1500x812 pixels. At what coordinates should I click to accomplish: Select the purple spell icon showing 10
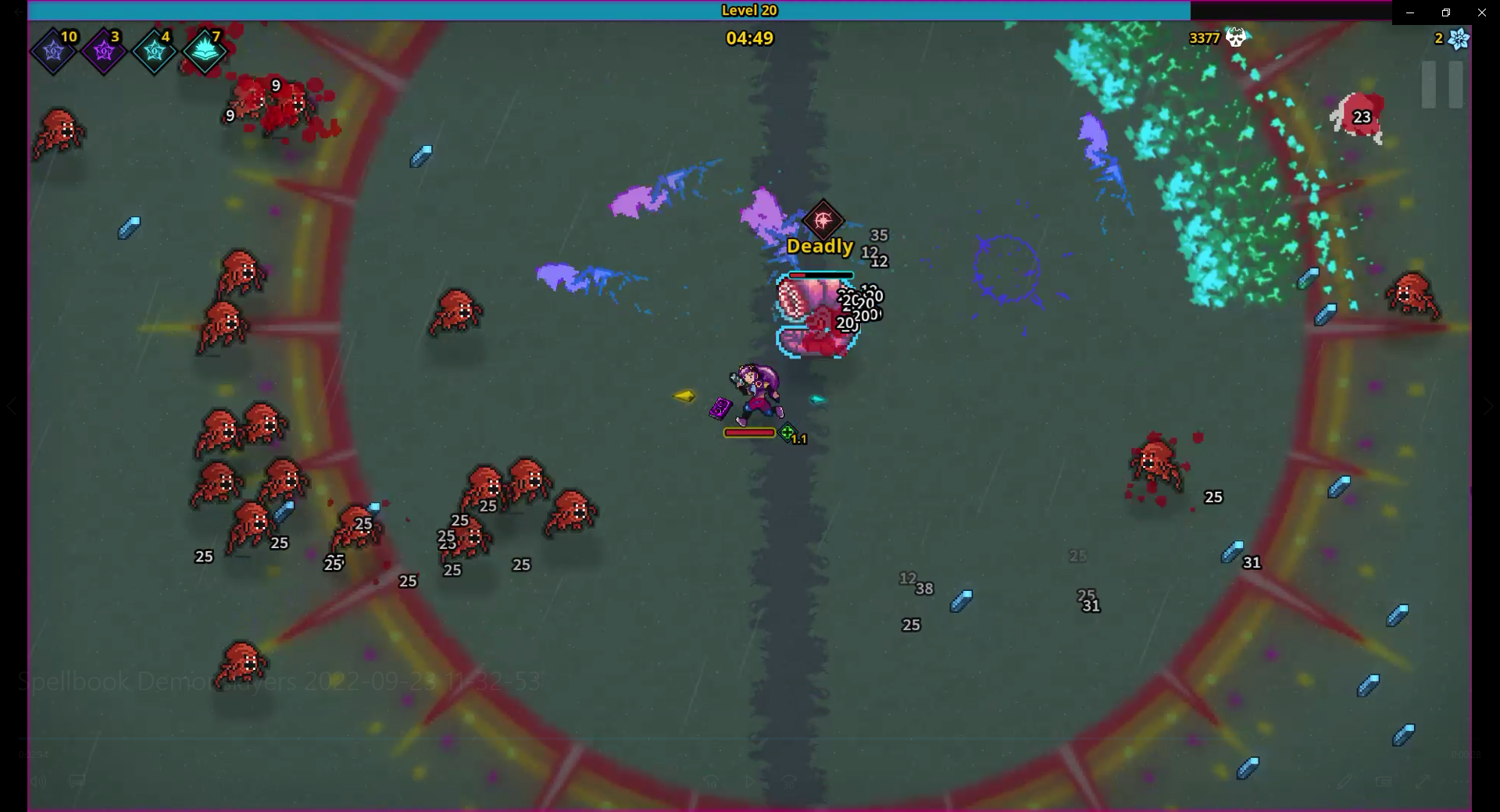[52, 50]
